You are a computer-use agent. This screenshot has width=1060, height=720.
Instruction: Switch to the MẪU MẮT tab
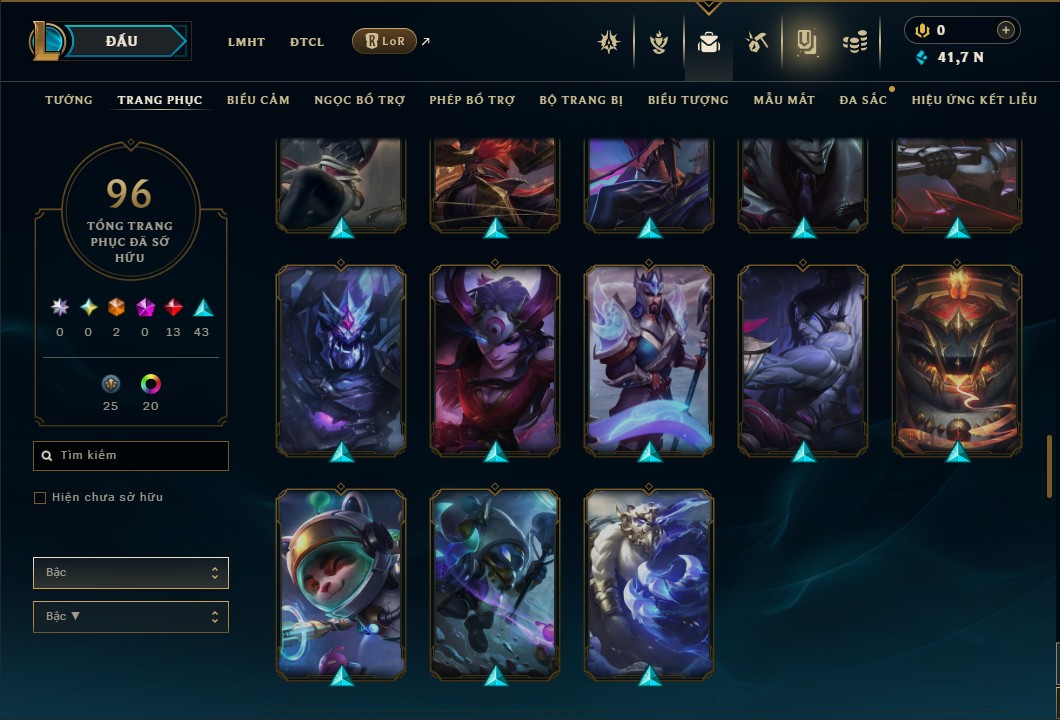coord(784,100)
